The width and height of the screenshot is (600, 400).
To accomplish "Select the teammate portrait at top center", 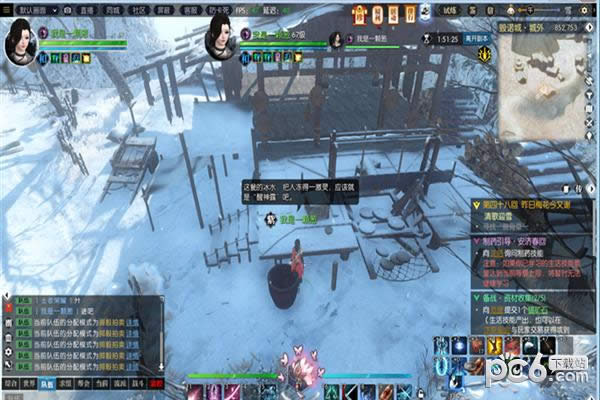I will coord(221,40).
